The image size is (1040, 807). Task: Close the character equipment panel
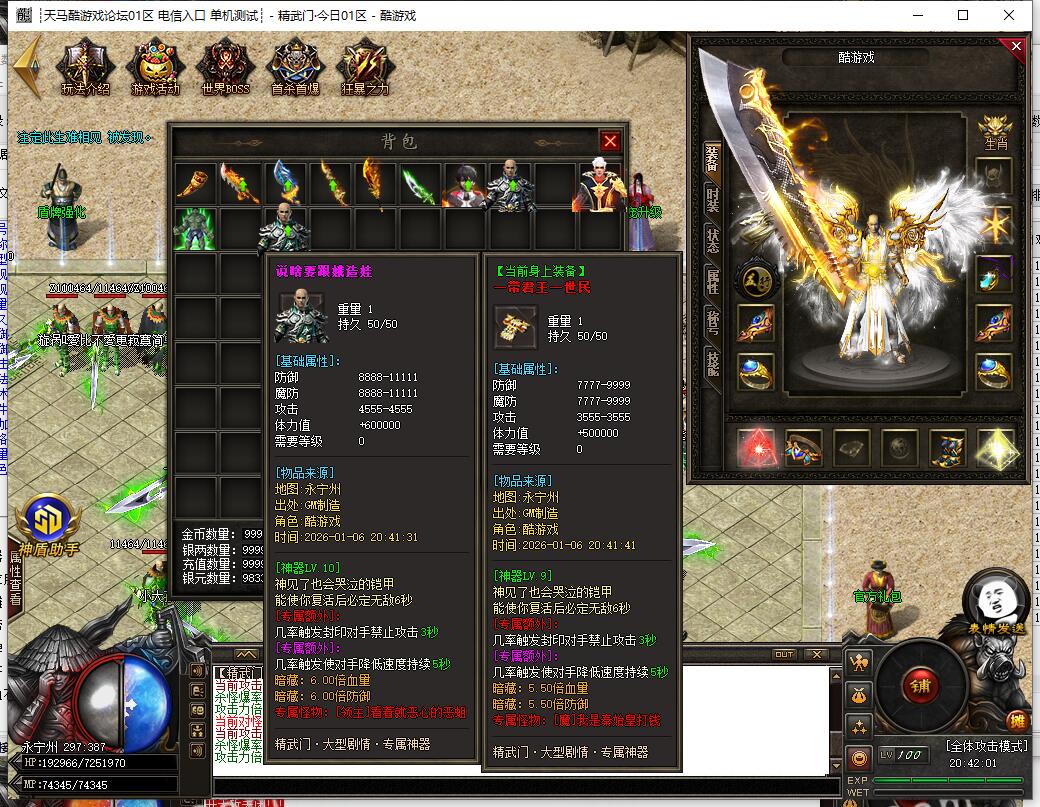click(1016, 46)
